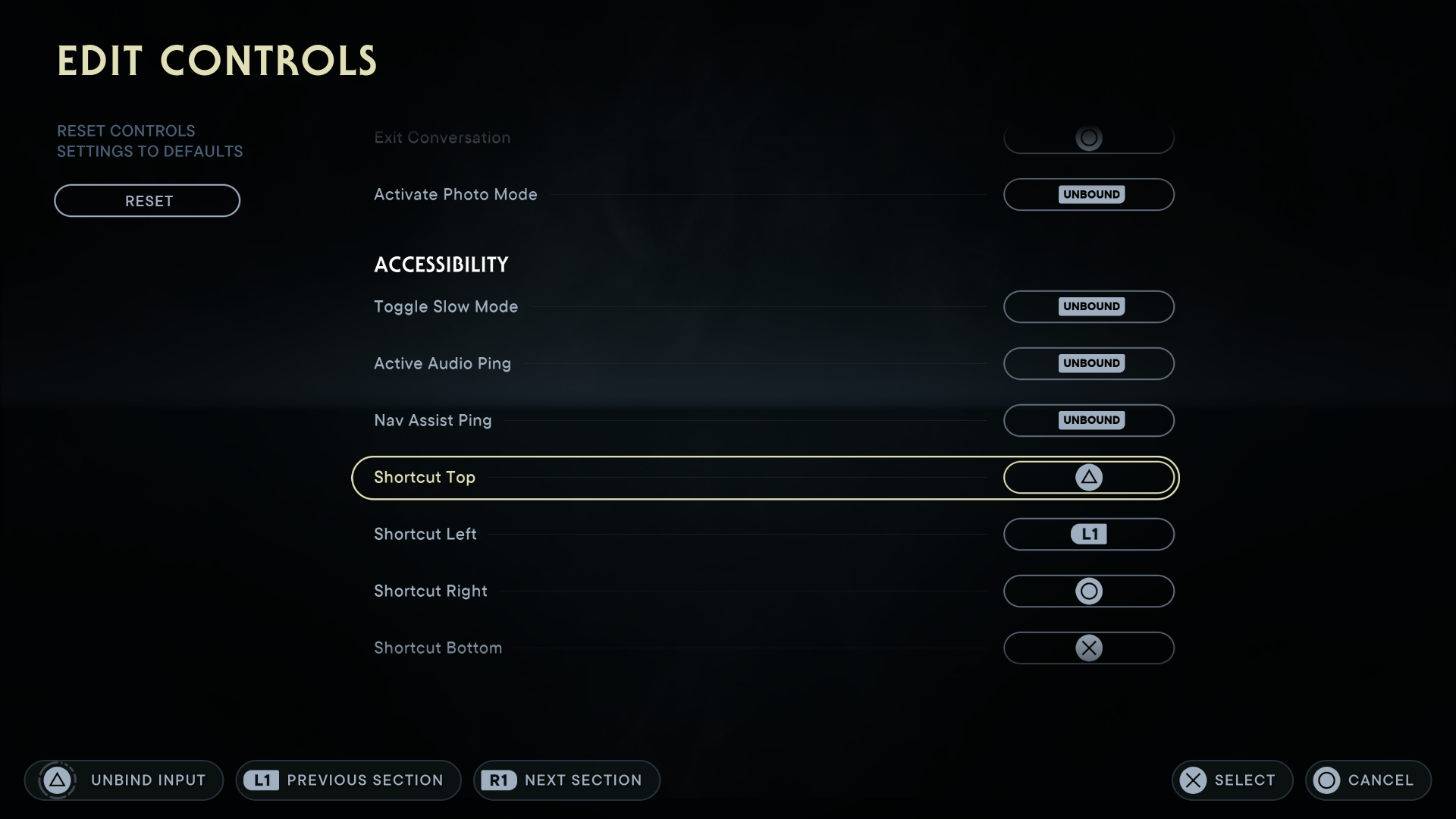This screenshot has height=819, width=1456.
Task: Click the X binding for Shortcut Bottom
Action: click(1089, 648)
